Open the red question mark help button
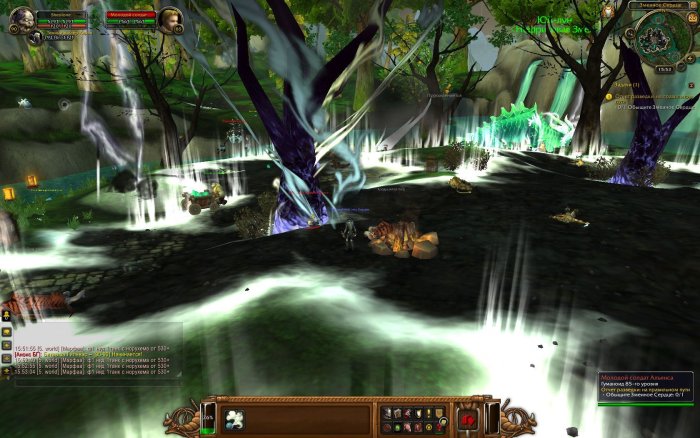 437,425
